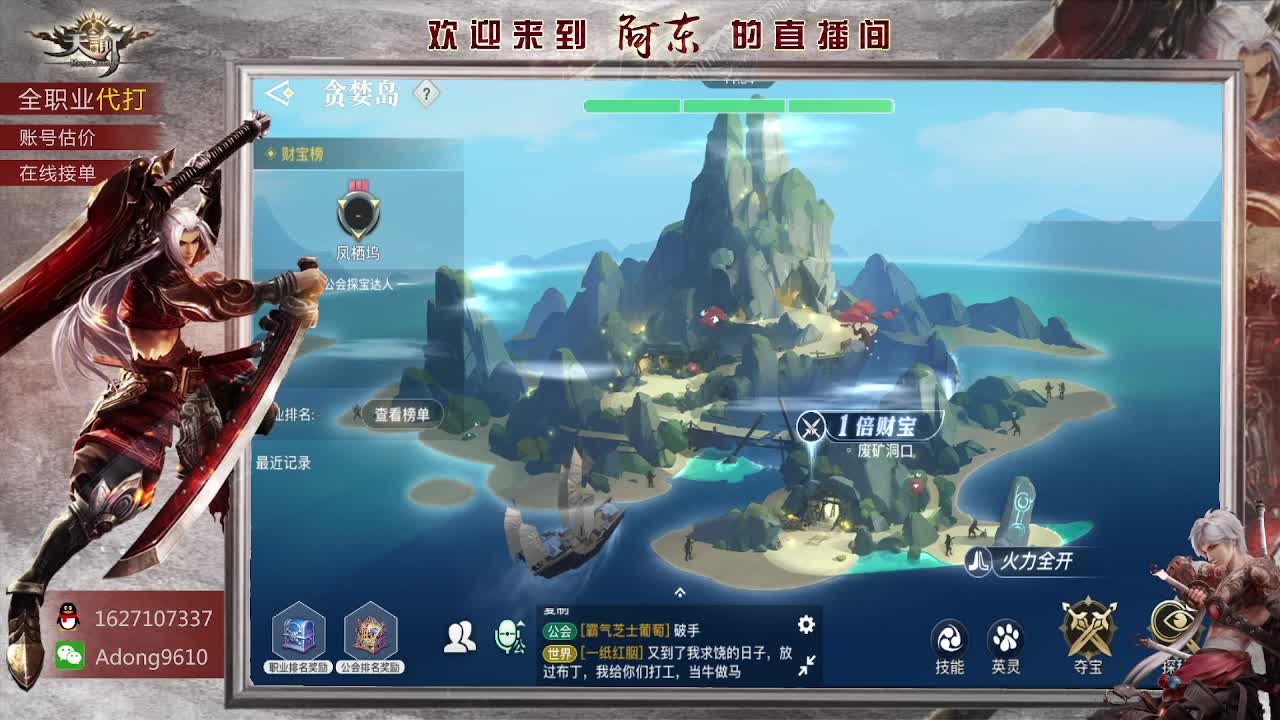Expand the panel above chat via up chevron
1280x720 pixels.
(x=680, y=592)
